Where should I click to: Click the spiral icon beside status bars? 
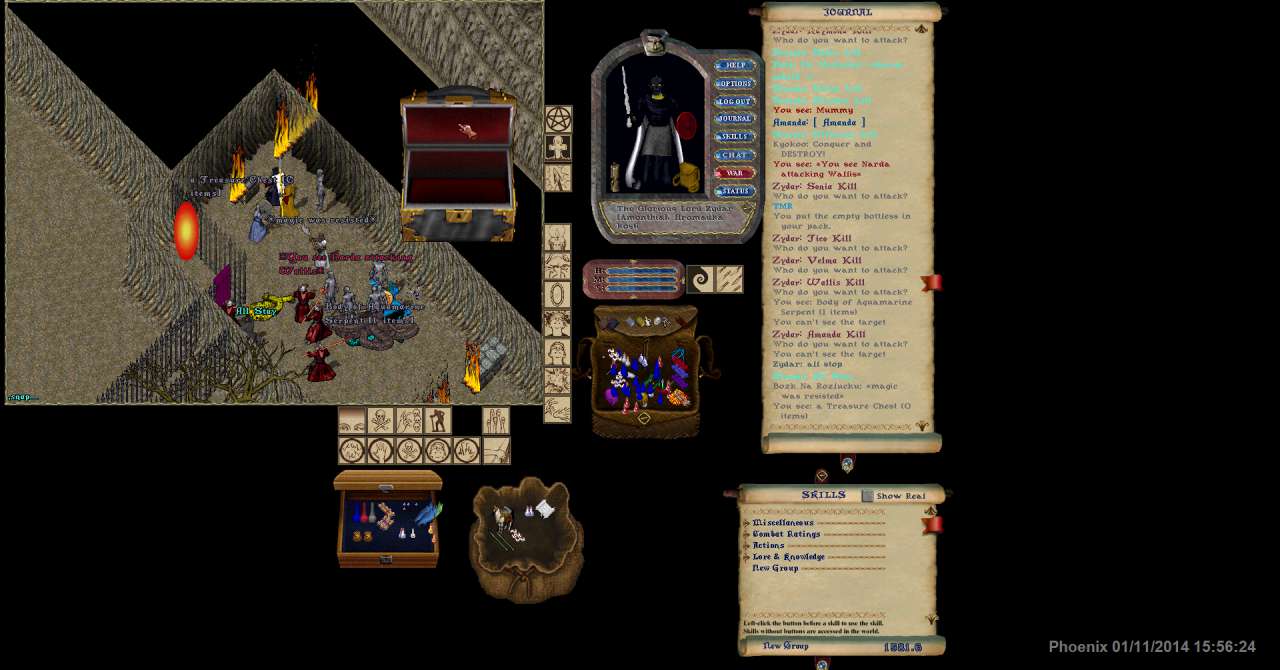pyautogui.click(x=700, y=279)
